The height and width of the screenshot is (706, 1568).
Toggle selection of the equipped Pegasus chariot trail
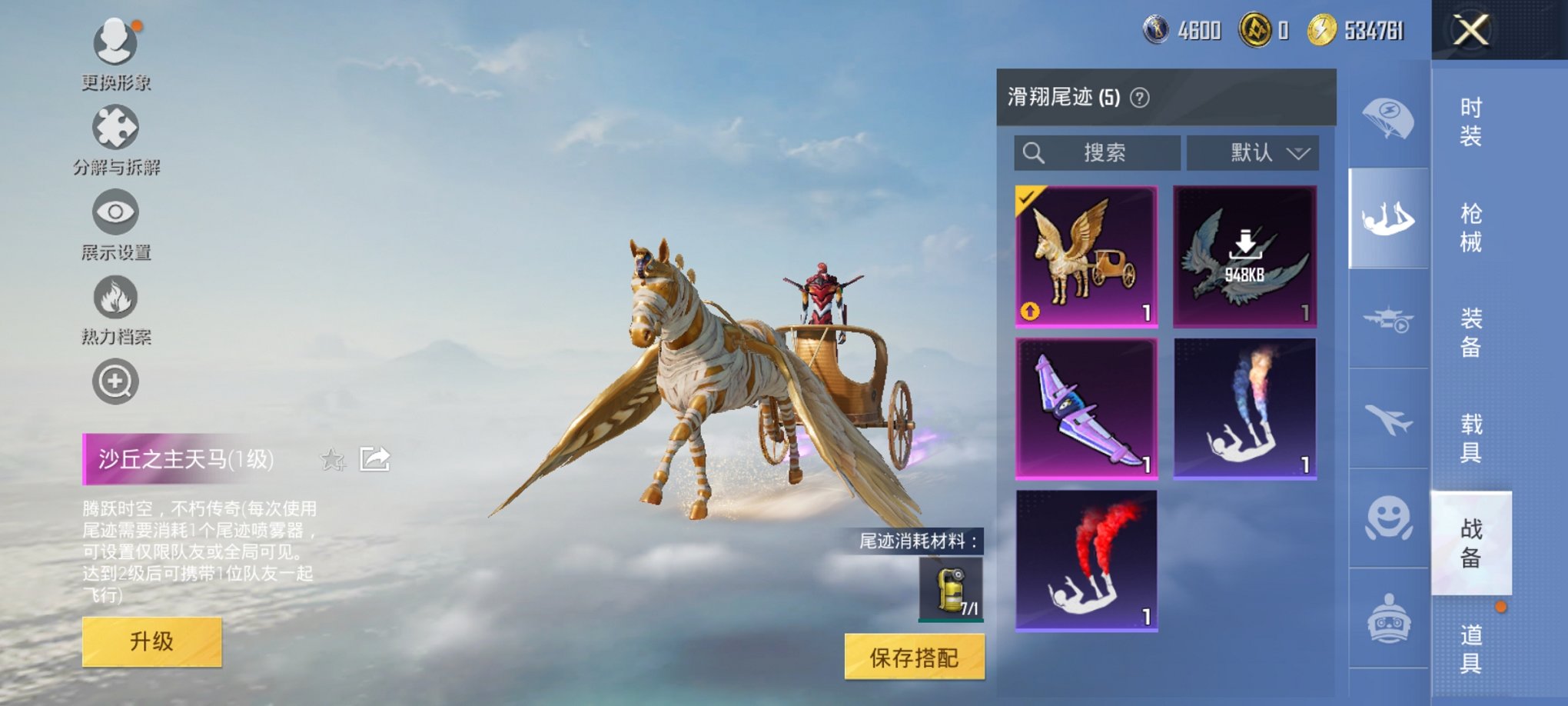[x=1086, y=254]
